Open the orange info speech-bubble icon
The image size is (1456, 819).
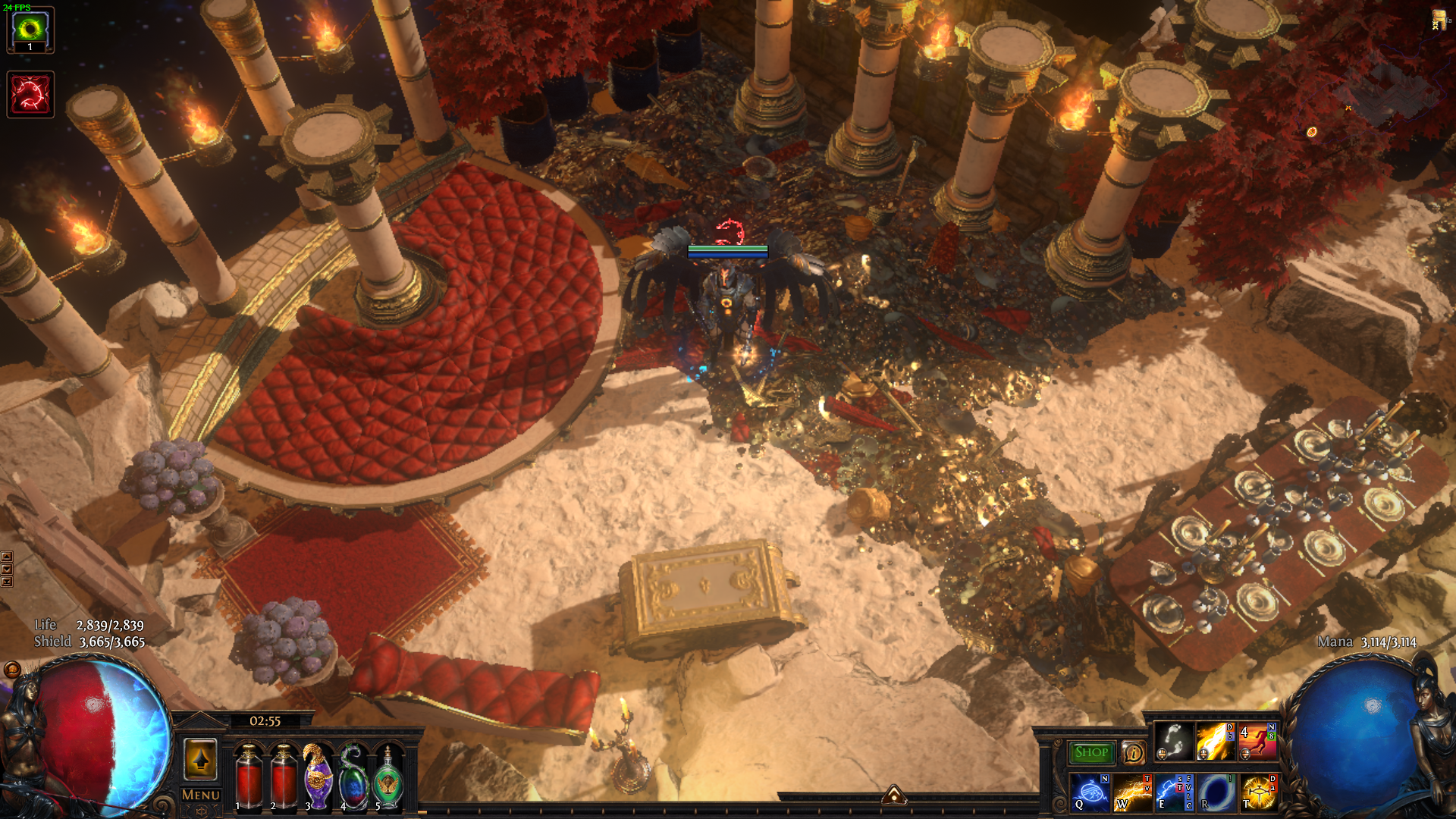pyautogui.click(x=1133, y=752)
